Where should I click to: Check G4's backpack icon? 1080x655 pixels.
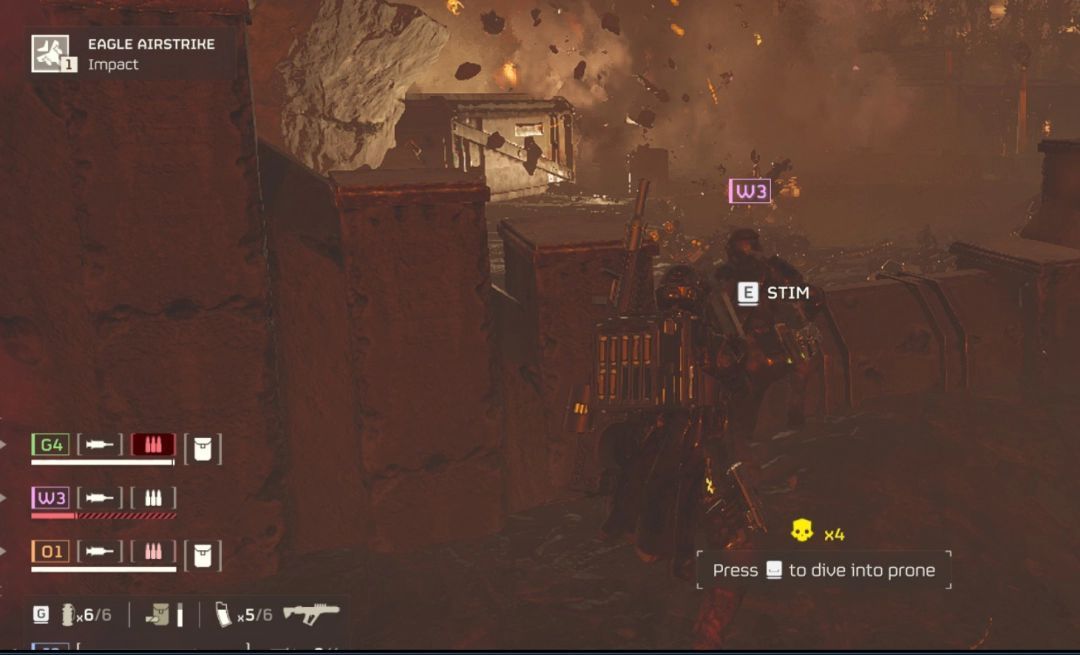point(202,449)
